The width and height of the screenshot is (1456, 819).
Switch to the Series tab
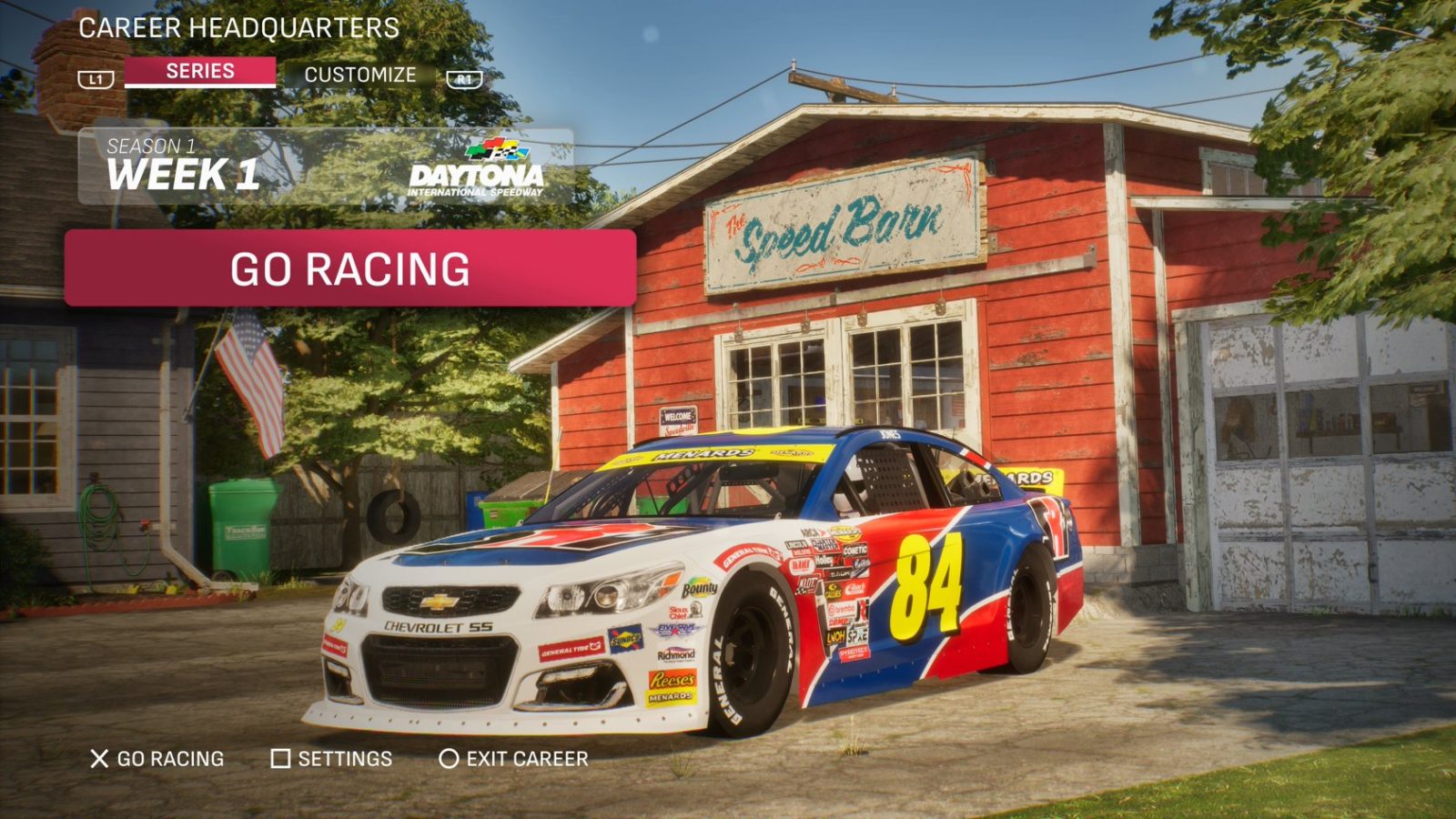tap(200, 72)
